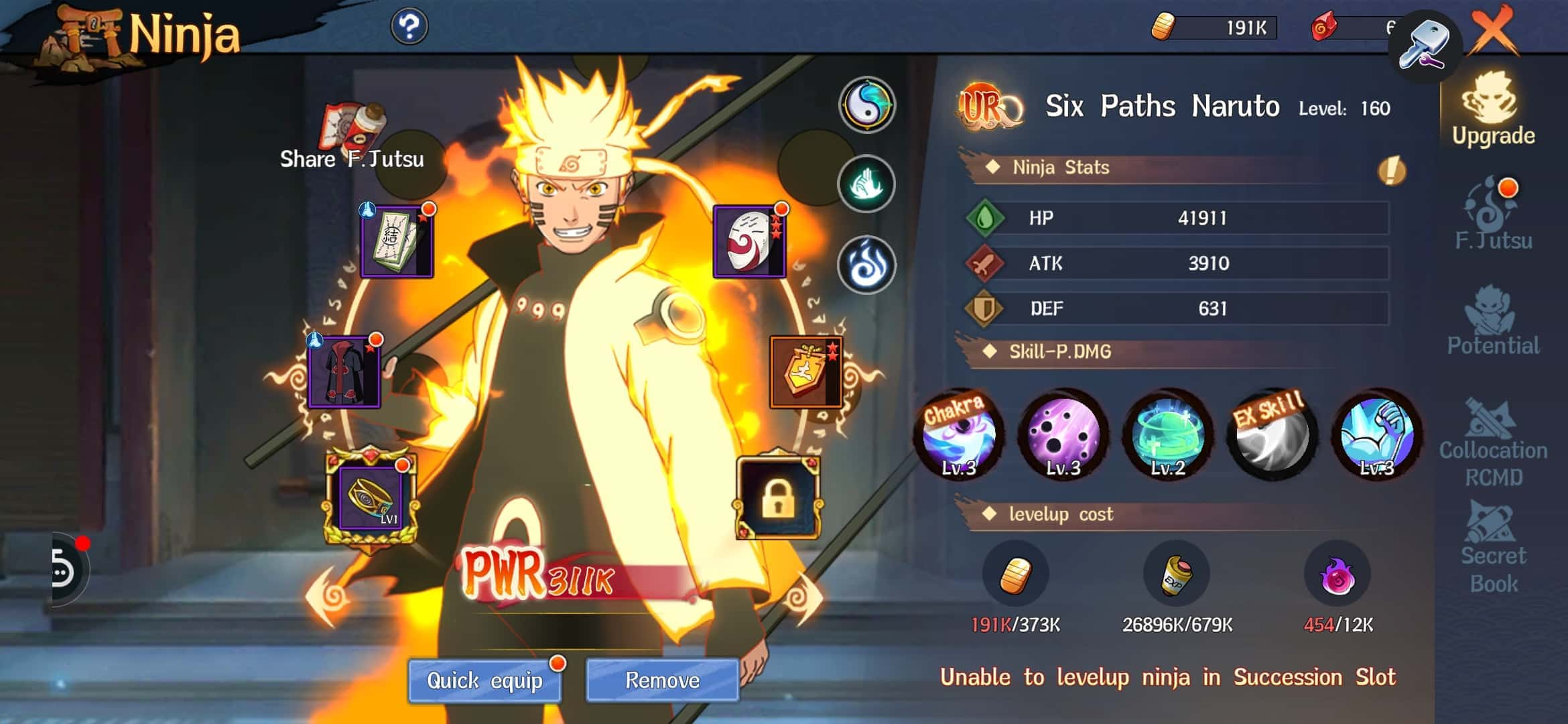This screenshot has height=724, width=1568.
Task: Open the Potential tab
Action: (x=1493, y=320)
